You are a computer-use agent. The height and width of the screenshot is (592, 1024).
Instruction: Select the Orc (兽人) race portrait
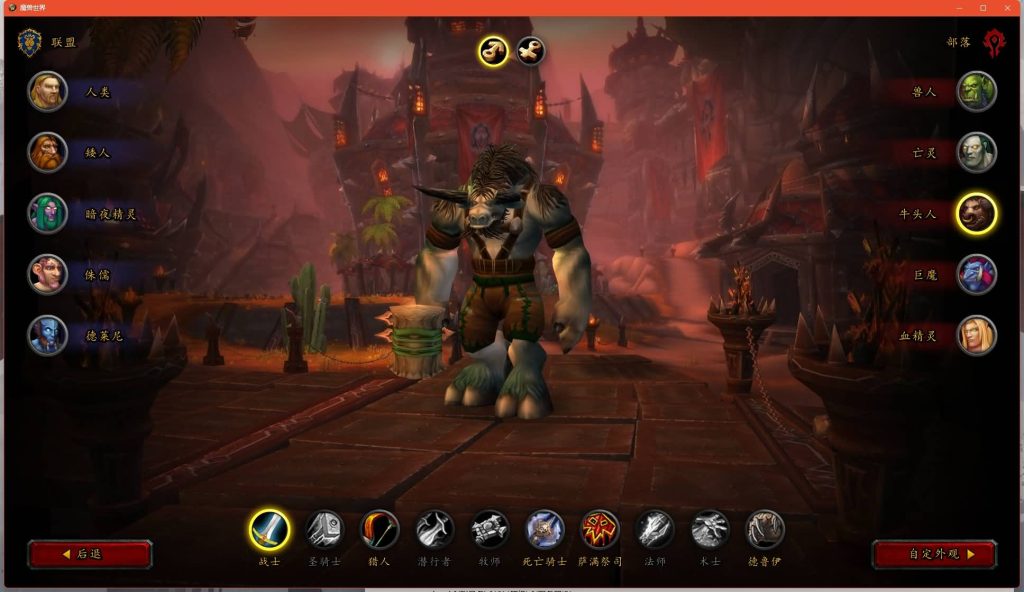pos(976,91)
